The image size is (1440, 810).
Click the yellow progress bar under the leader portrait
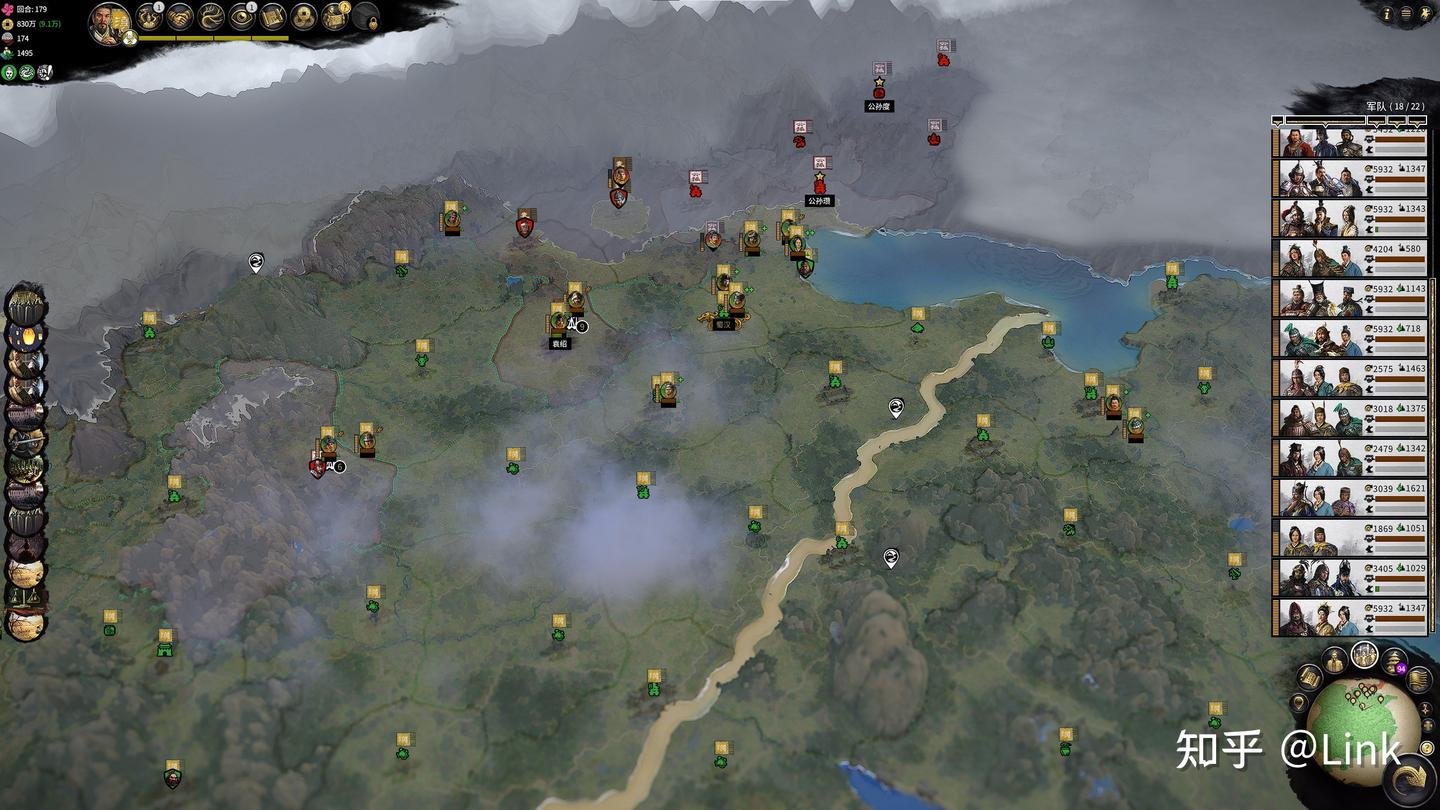(x=211, y=37)
